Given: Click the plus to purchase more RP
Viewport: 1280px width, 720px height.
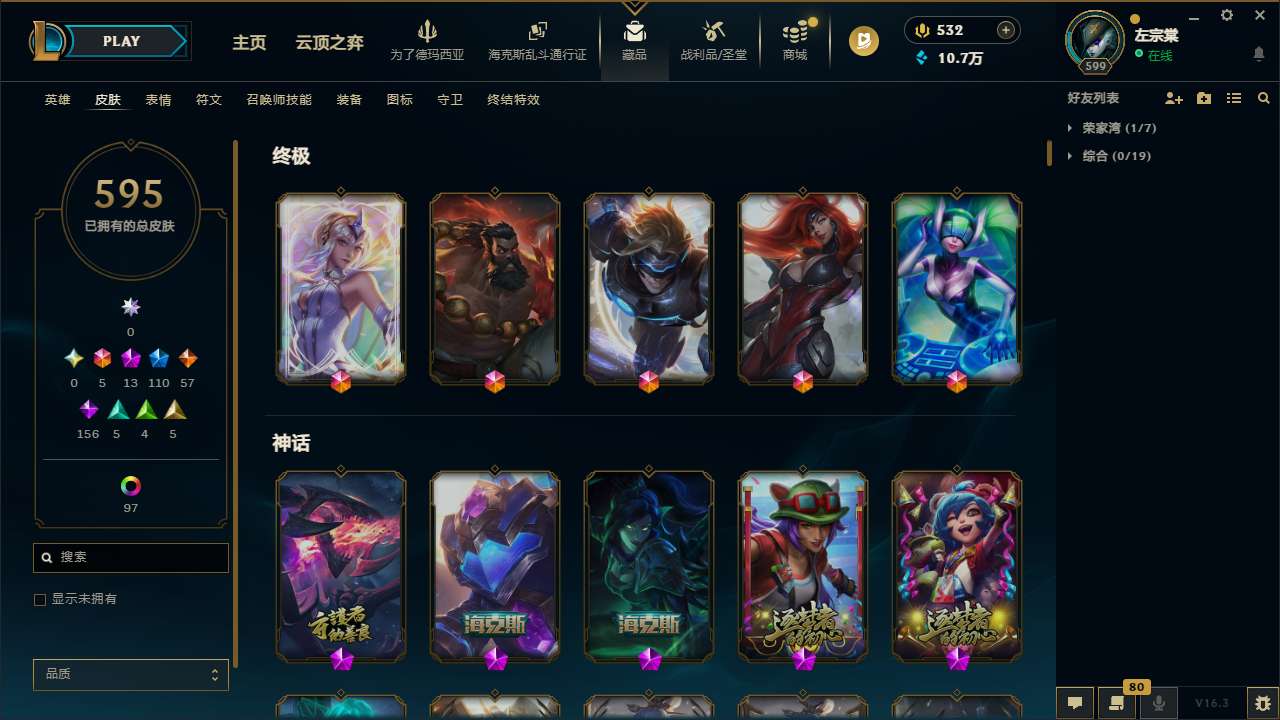Looking at the screenshot, I should (x=1007, y=30).
